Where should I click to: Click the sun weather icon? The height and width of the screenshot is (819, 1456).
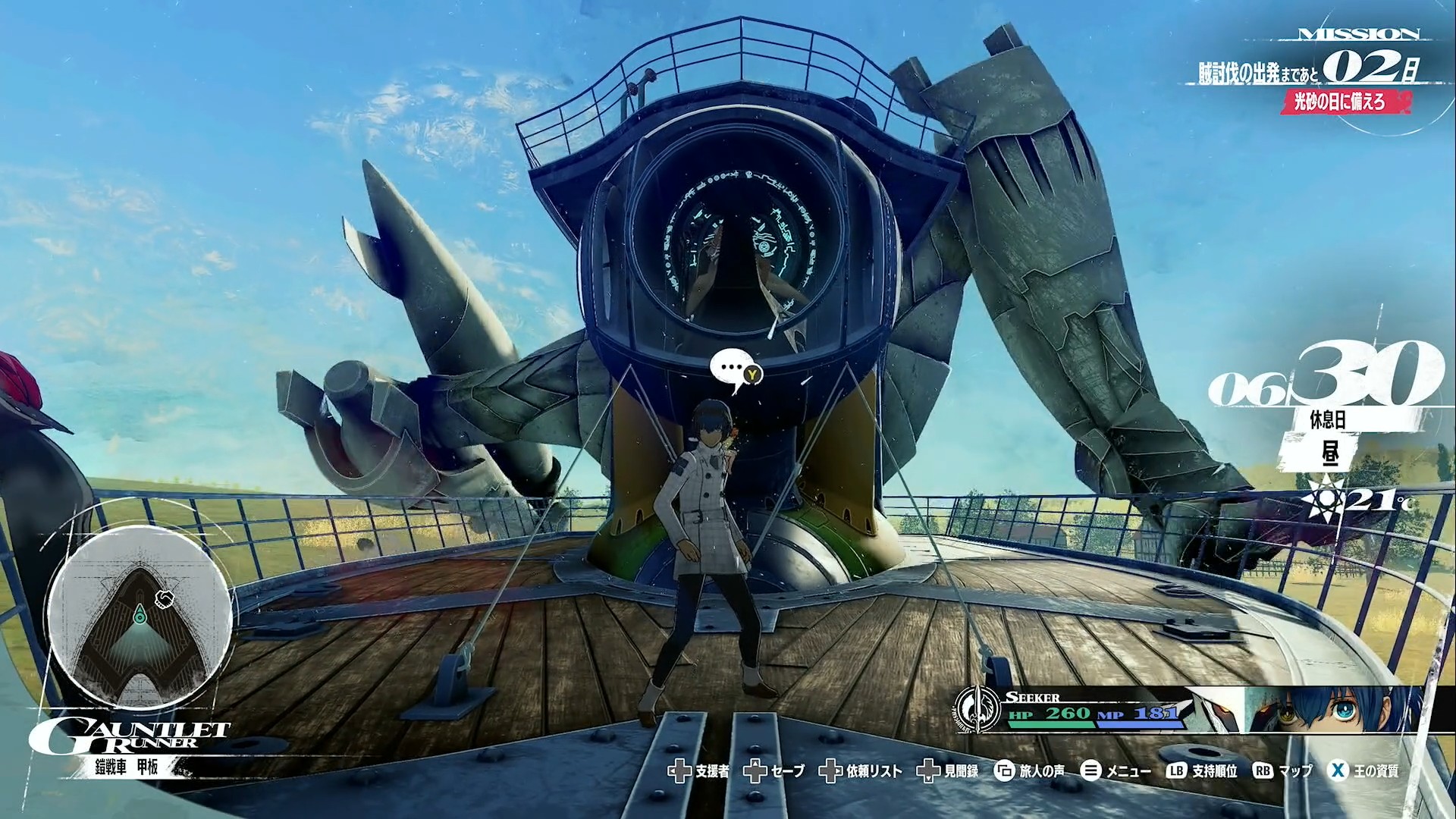coord(1323,499)
